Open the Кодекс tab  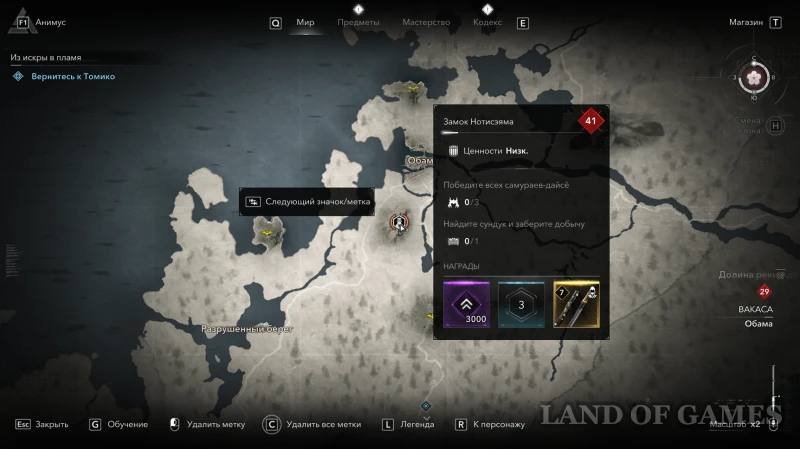487,22
